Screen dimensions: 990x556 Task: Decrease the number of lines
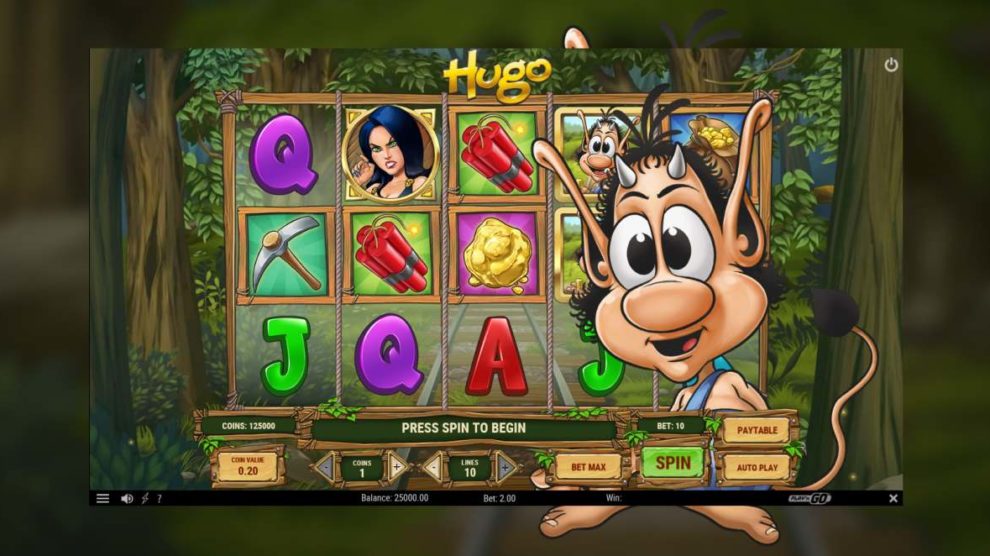point(432,467)
